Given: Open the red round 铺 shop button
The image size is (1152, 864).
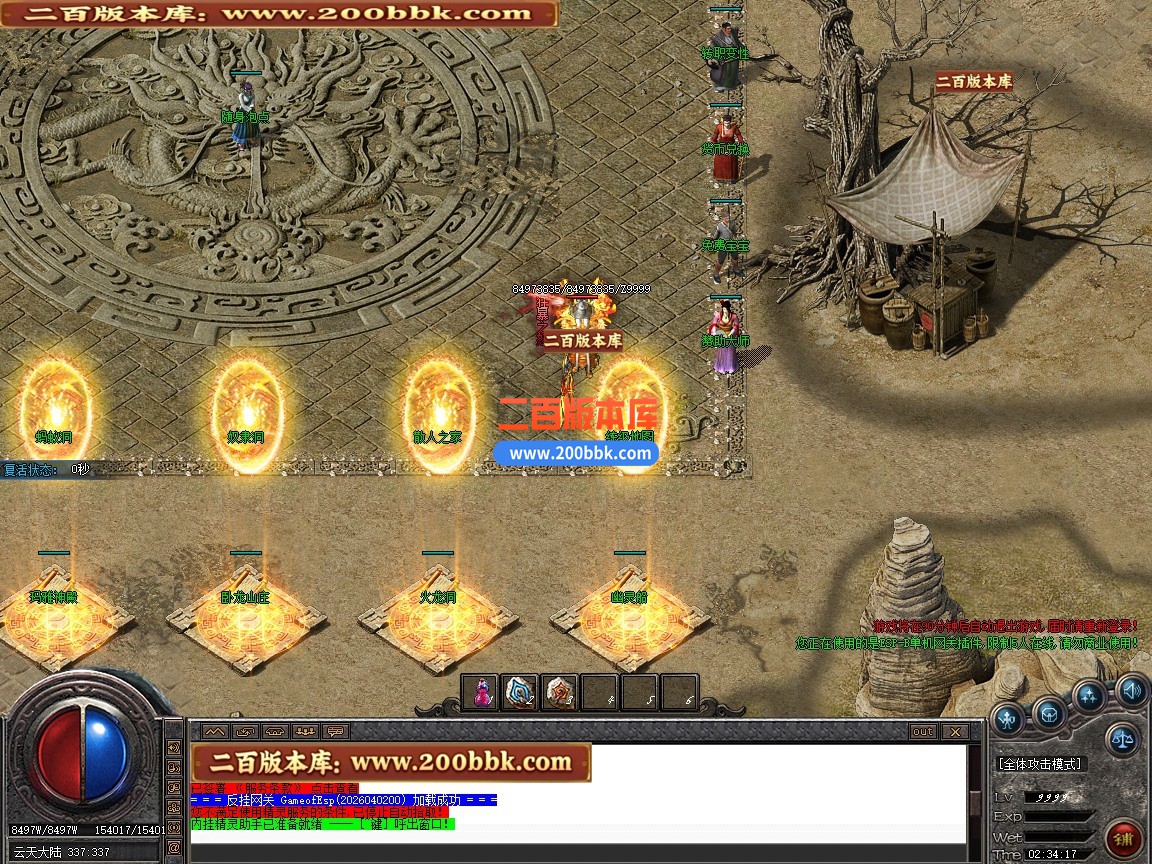Looking at the screenshot, I should (1124, 838).
